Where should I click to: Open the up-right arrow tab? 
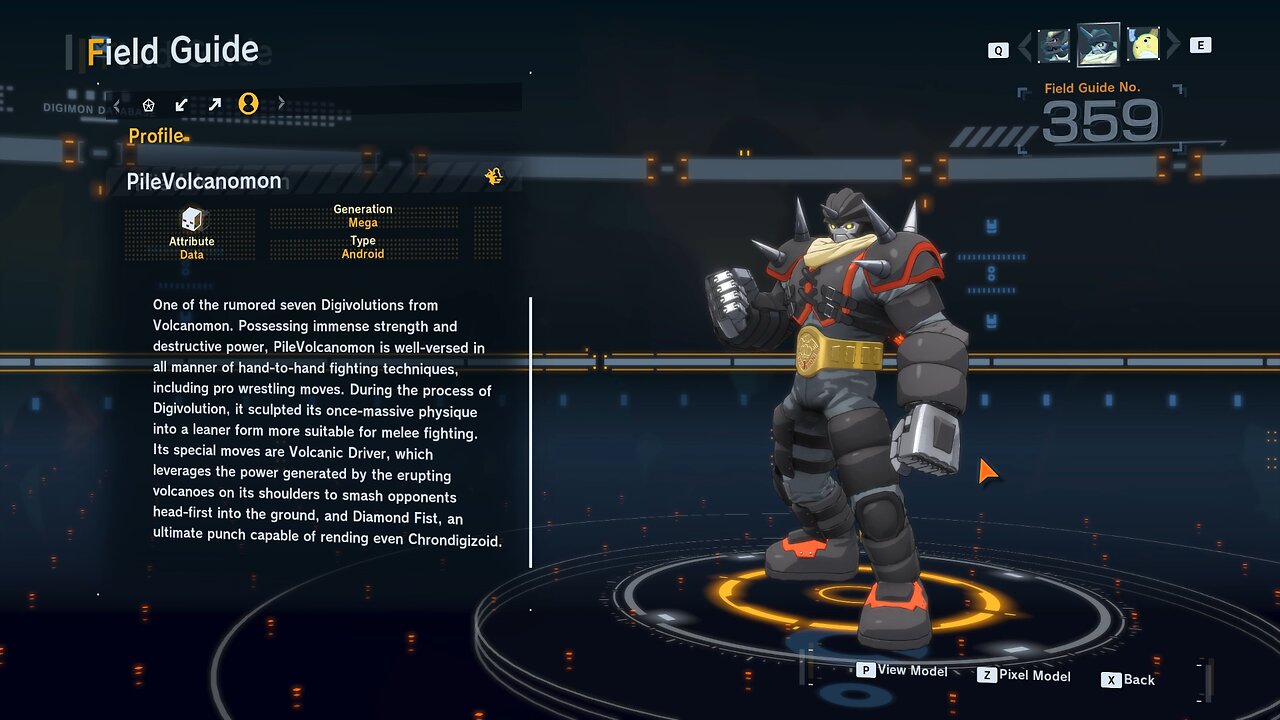(215, 104)
